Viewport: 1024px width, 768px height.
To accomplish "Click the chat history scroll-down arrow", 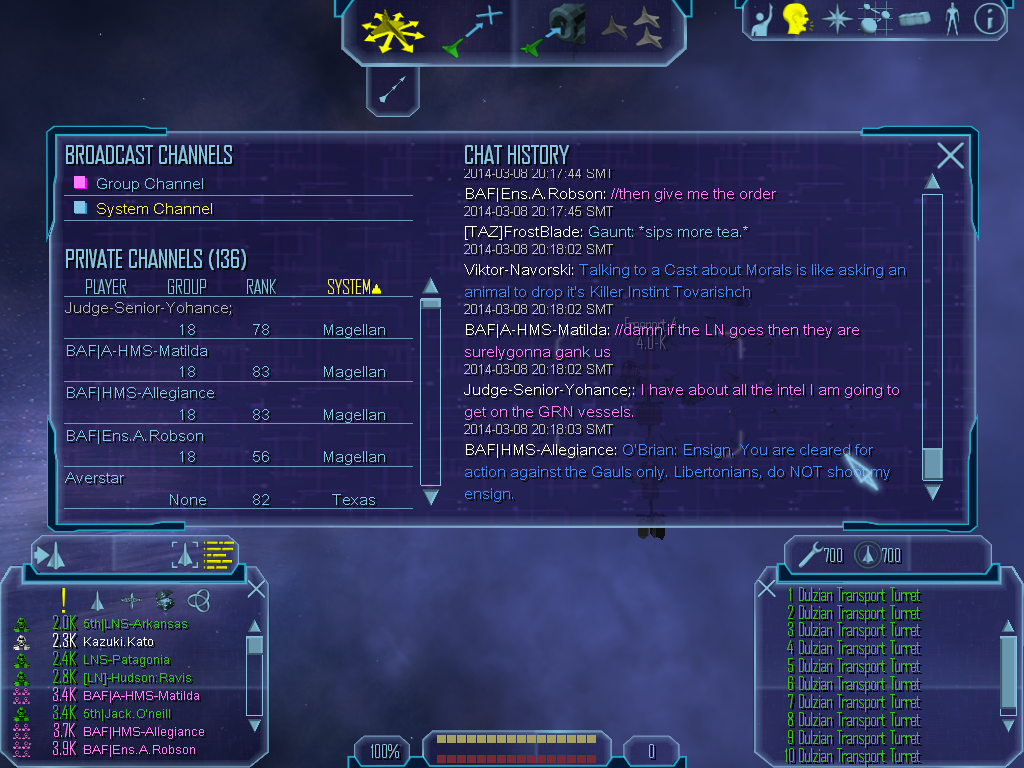I will click(x=932, y=492).
